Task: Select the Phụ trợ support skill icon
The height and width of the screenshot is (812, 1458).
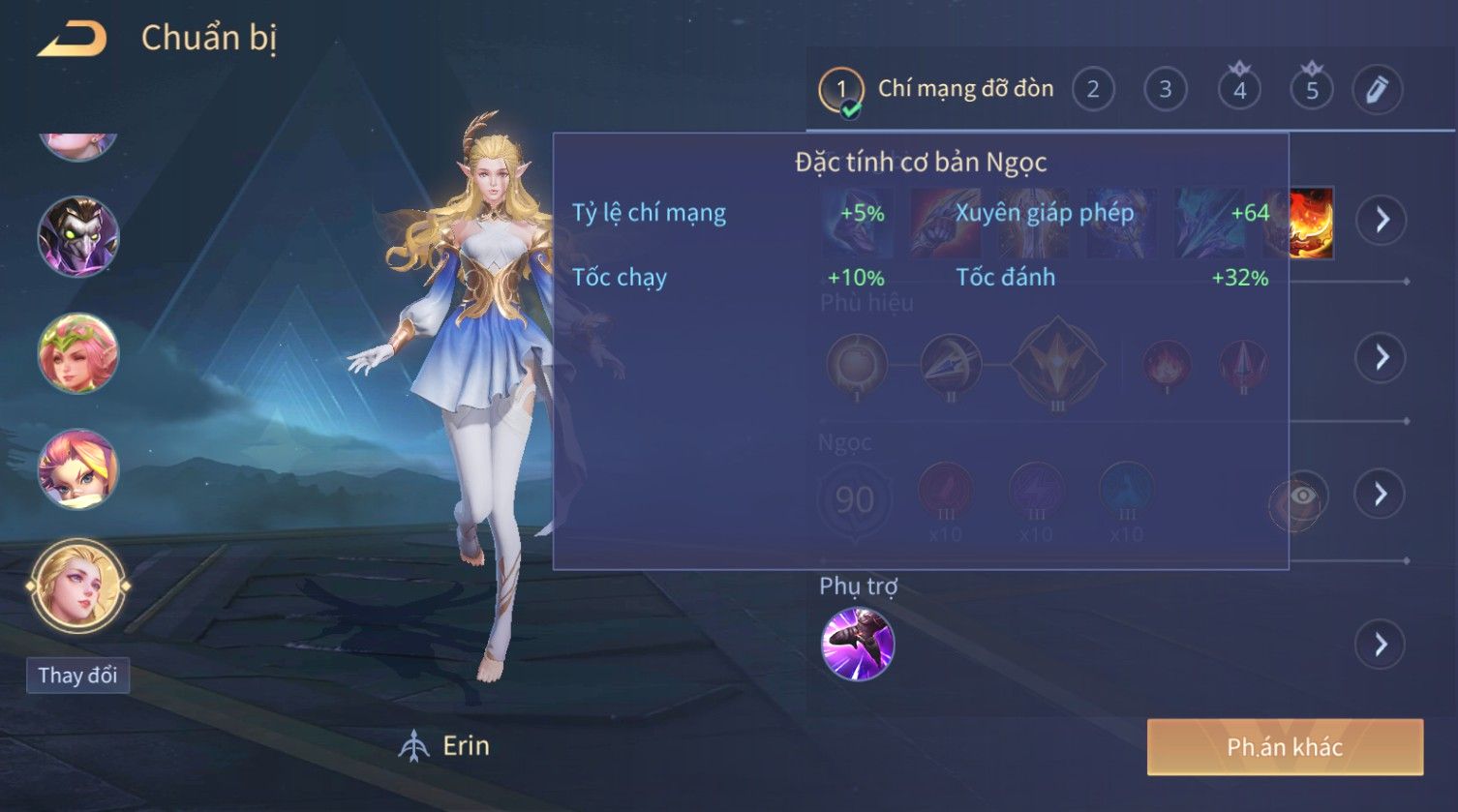Action: (x=857, y=645)
